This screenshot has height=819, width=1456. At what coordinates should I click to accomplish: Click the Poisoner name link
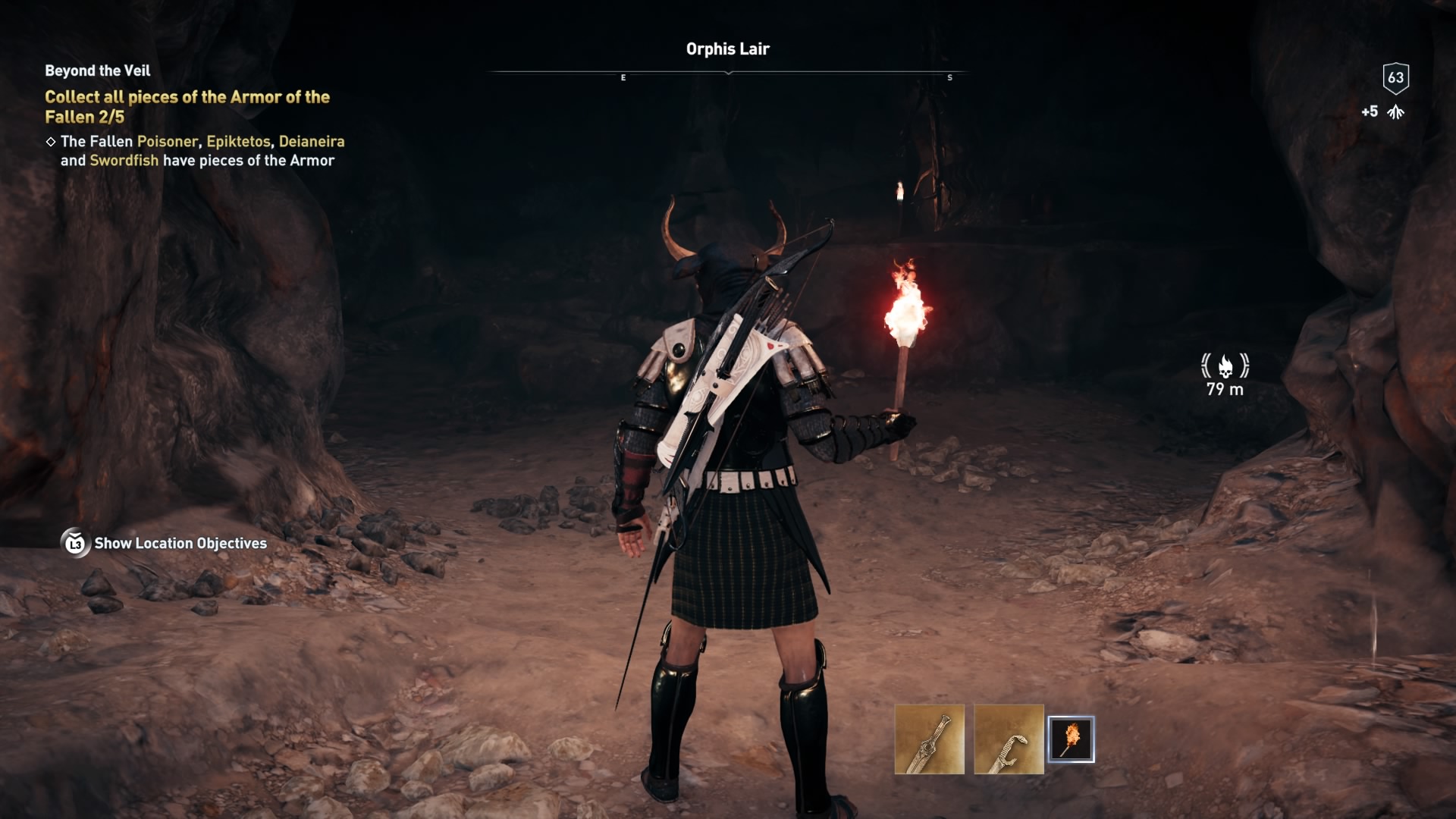[167, 140]
